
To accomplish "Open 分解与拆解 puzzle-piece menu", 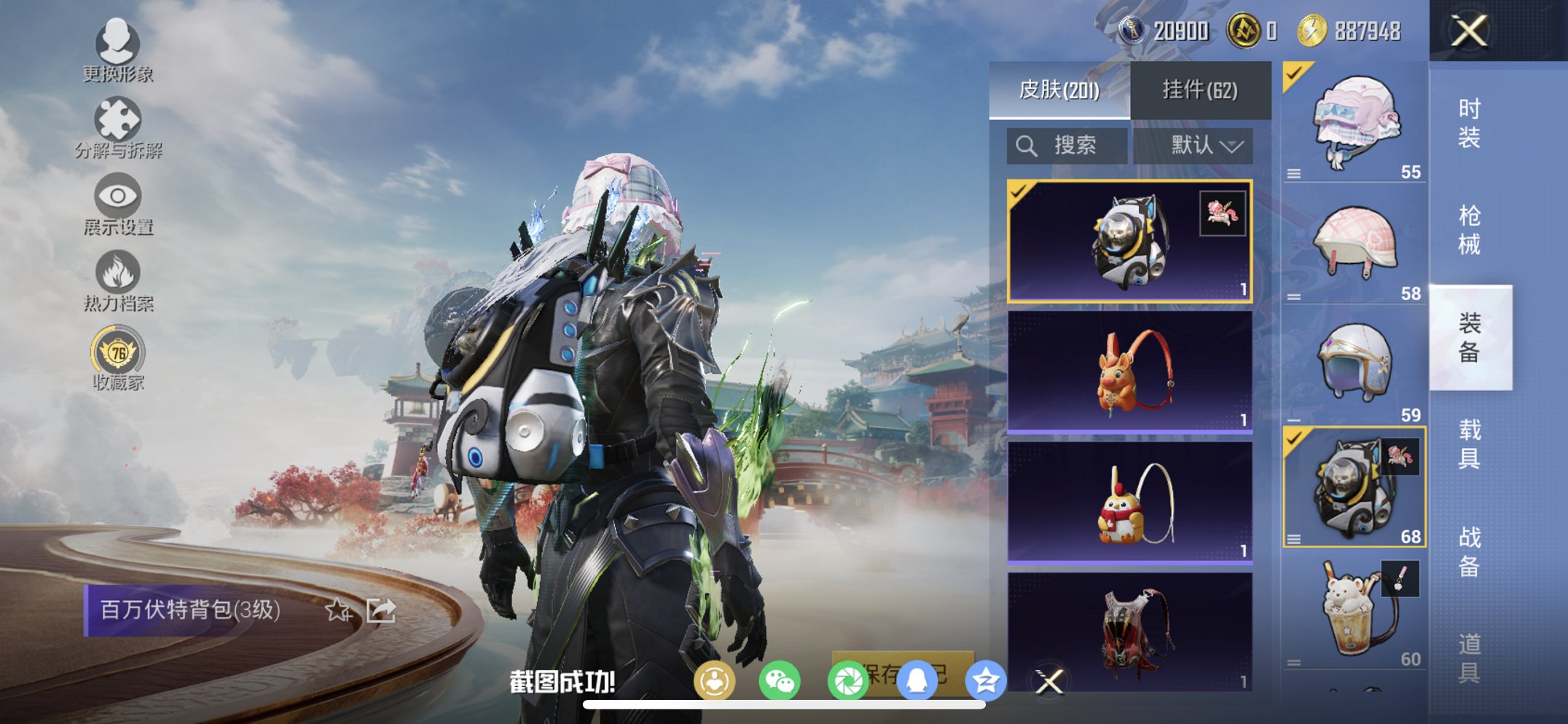I will click(117, 127).
